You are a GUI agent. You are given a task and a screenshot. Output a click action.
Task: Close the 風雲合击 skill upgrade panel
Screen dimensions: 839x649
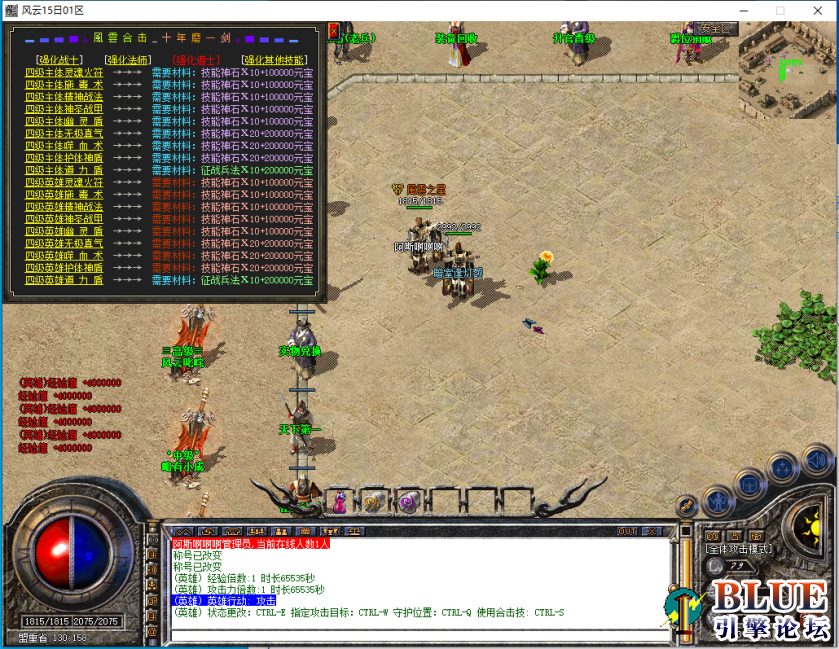[334, 31]
